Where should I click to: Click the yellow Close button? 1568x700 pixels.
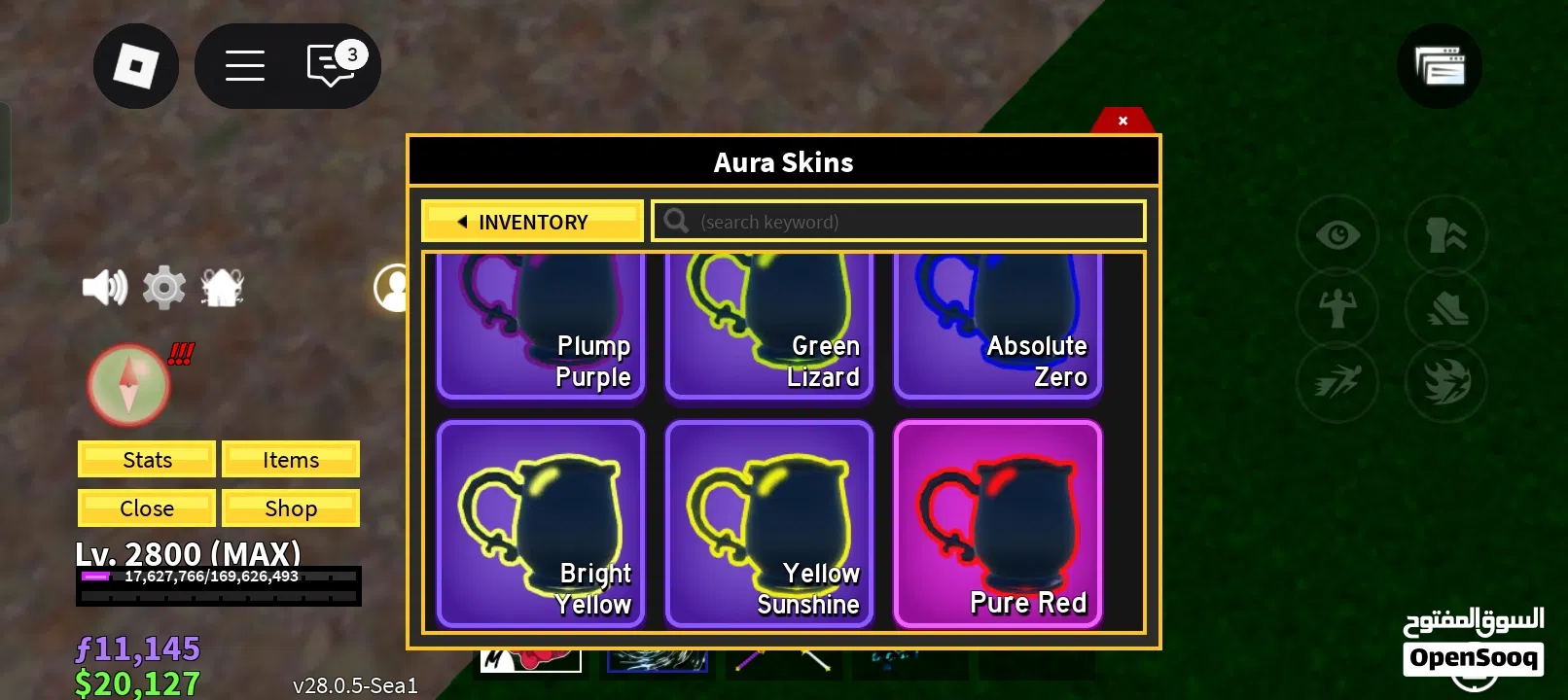[147, 508]
